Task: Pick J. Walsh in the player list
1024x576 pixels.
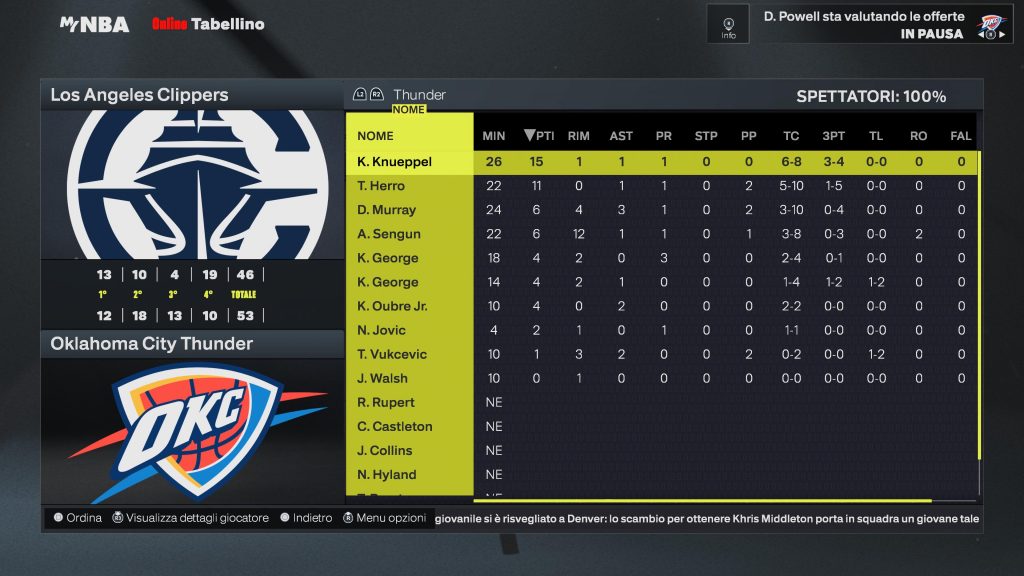Action: tap(382, 378)
